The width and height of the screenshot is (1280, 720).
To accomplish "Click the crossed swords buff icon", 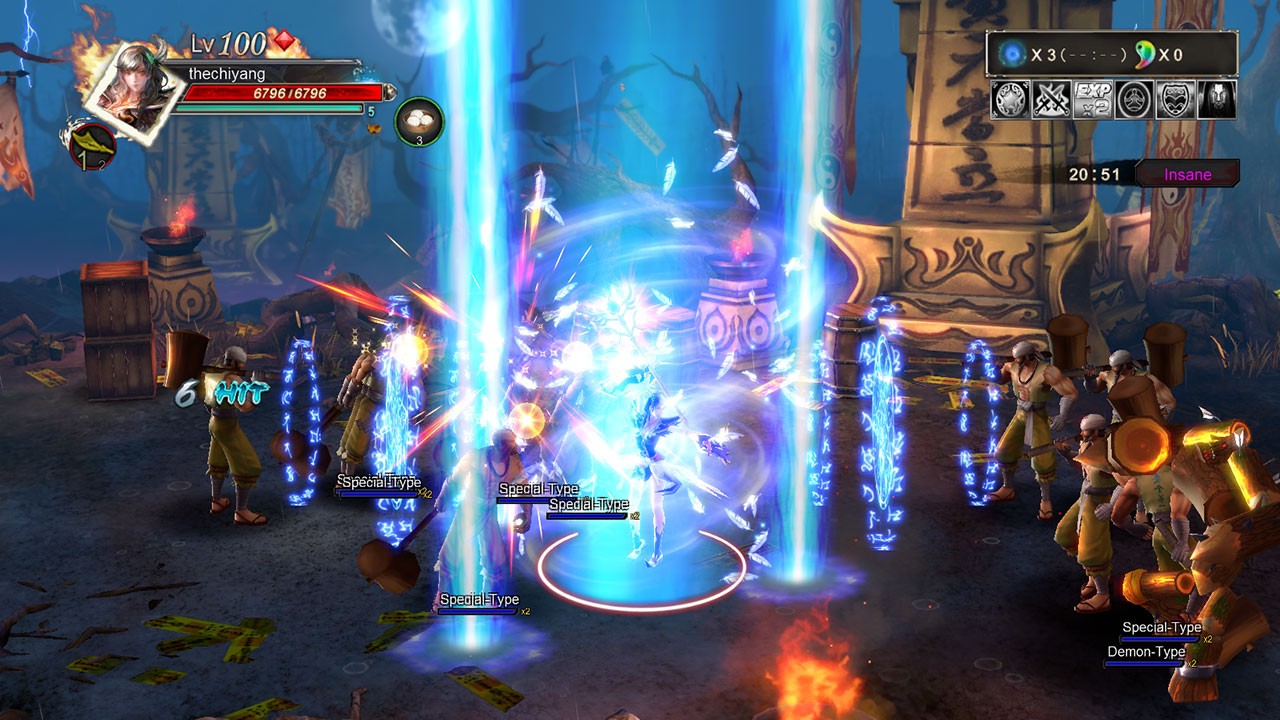I will pyautogui.click(x=1049, y=100).
